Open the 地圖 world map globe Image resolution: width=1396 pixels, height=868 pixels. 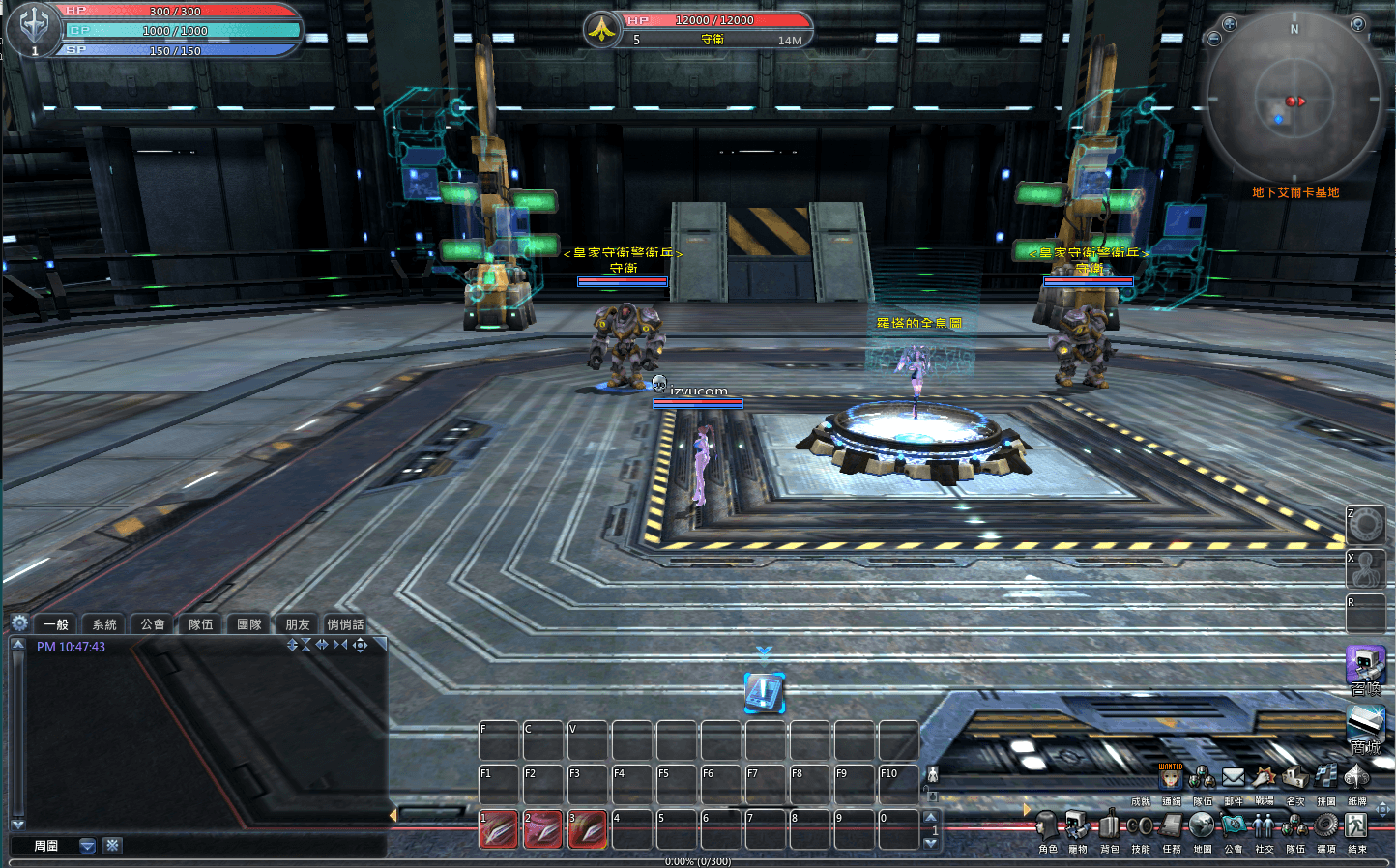[x=1202, y=826]
